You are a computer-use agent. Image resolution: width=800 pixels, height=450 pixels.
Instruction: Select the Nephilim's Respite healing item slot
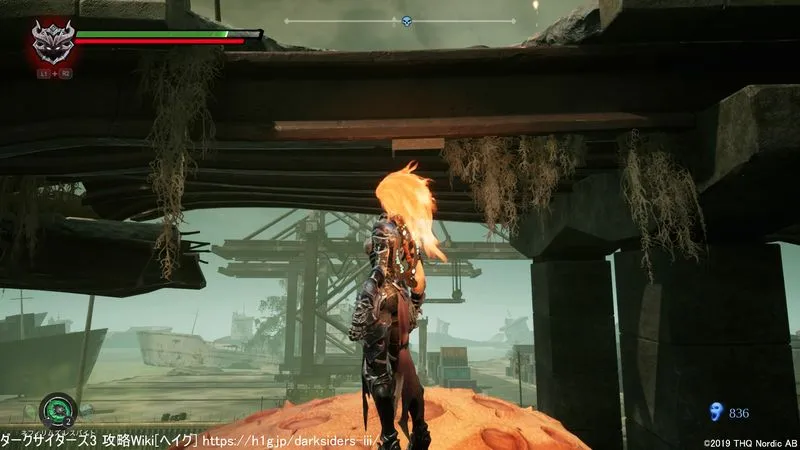[58, 409]
